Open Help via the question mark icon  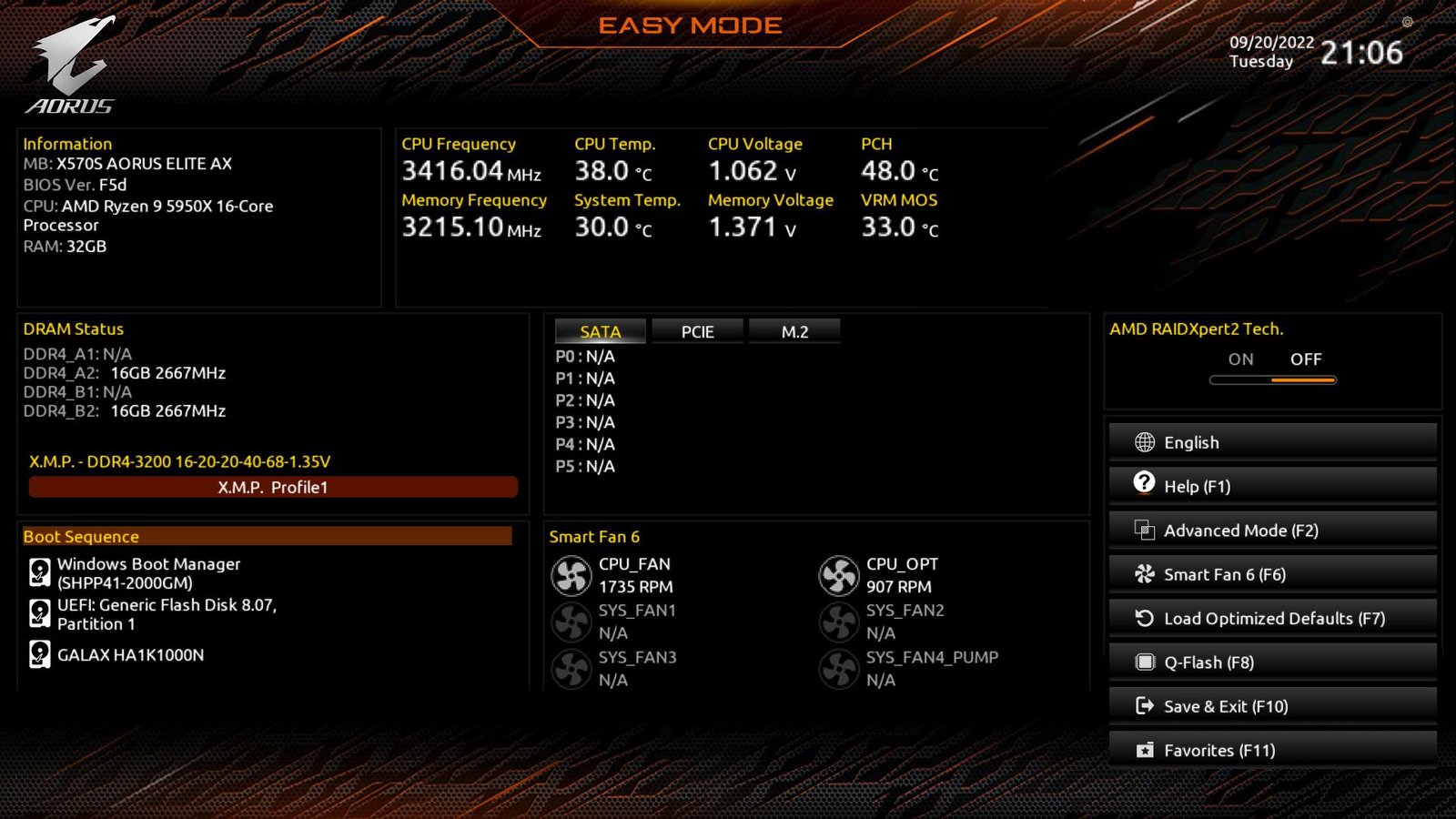(x=1143, y=485)
